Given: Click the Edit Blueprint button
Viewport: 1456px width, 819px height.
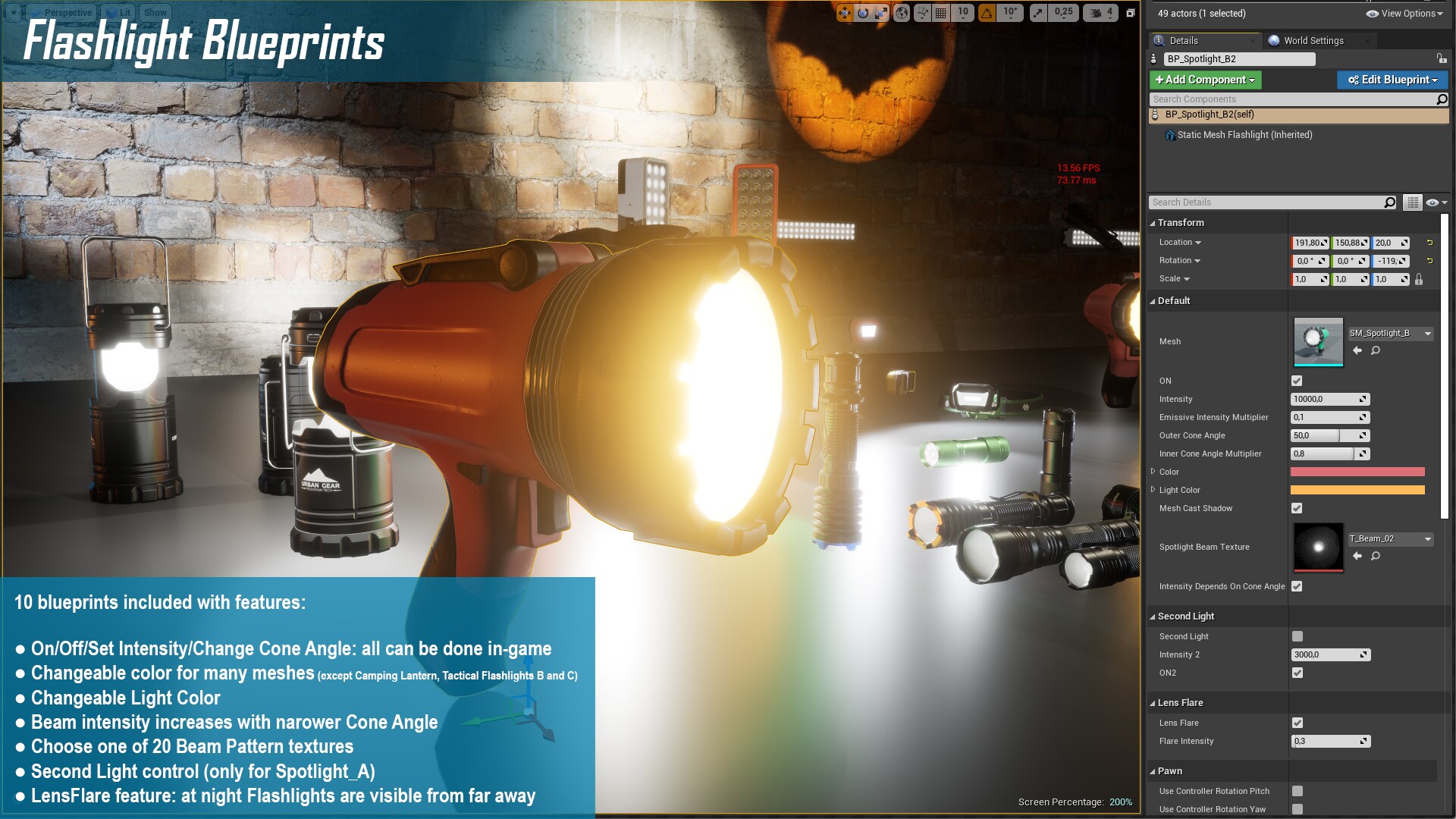Looking at the screenshot, I should (1392, 80).
